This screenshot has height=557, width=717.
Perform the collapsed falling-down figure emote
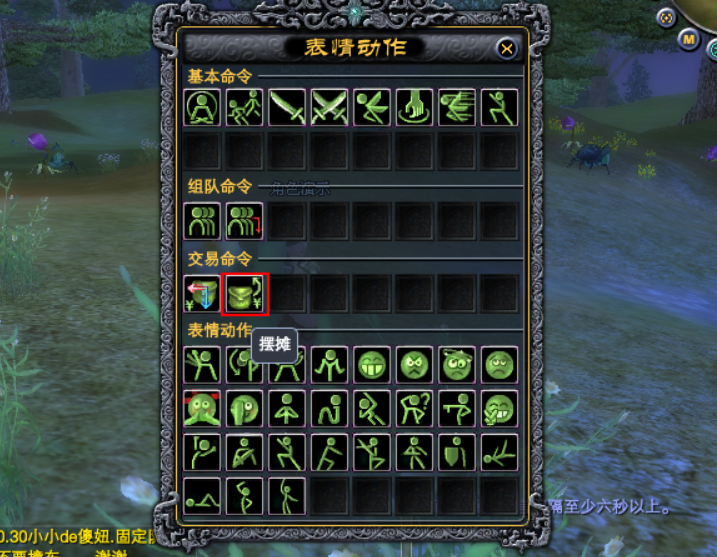499,451
